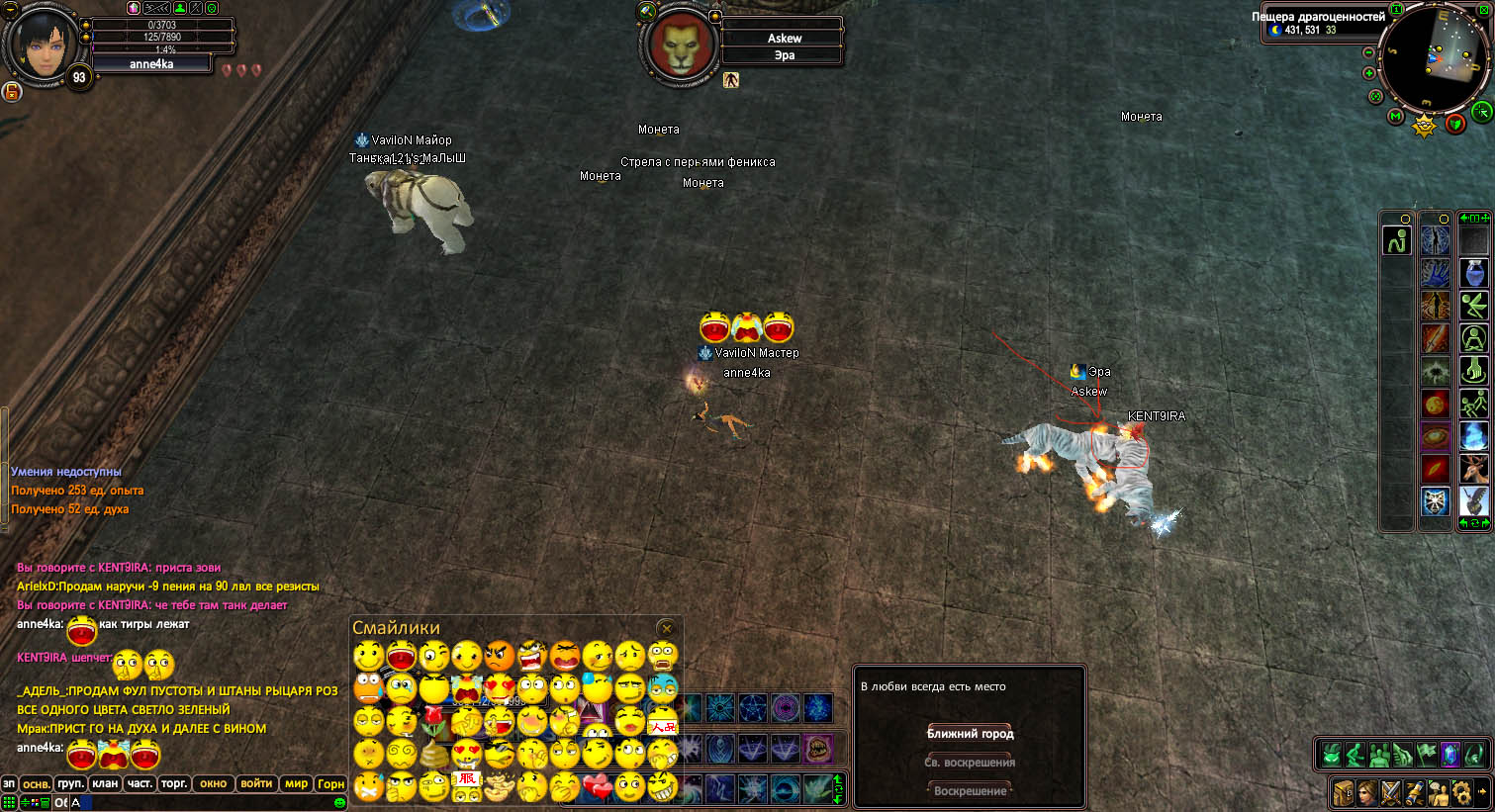Respawn at the nearest town (Ближний город)
The height and width of the screenshot is (812, 1495).
(970, 734)
